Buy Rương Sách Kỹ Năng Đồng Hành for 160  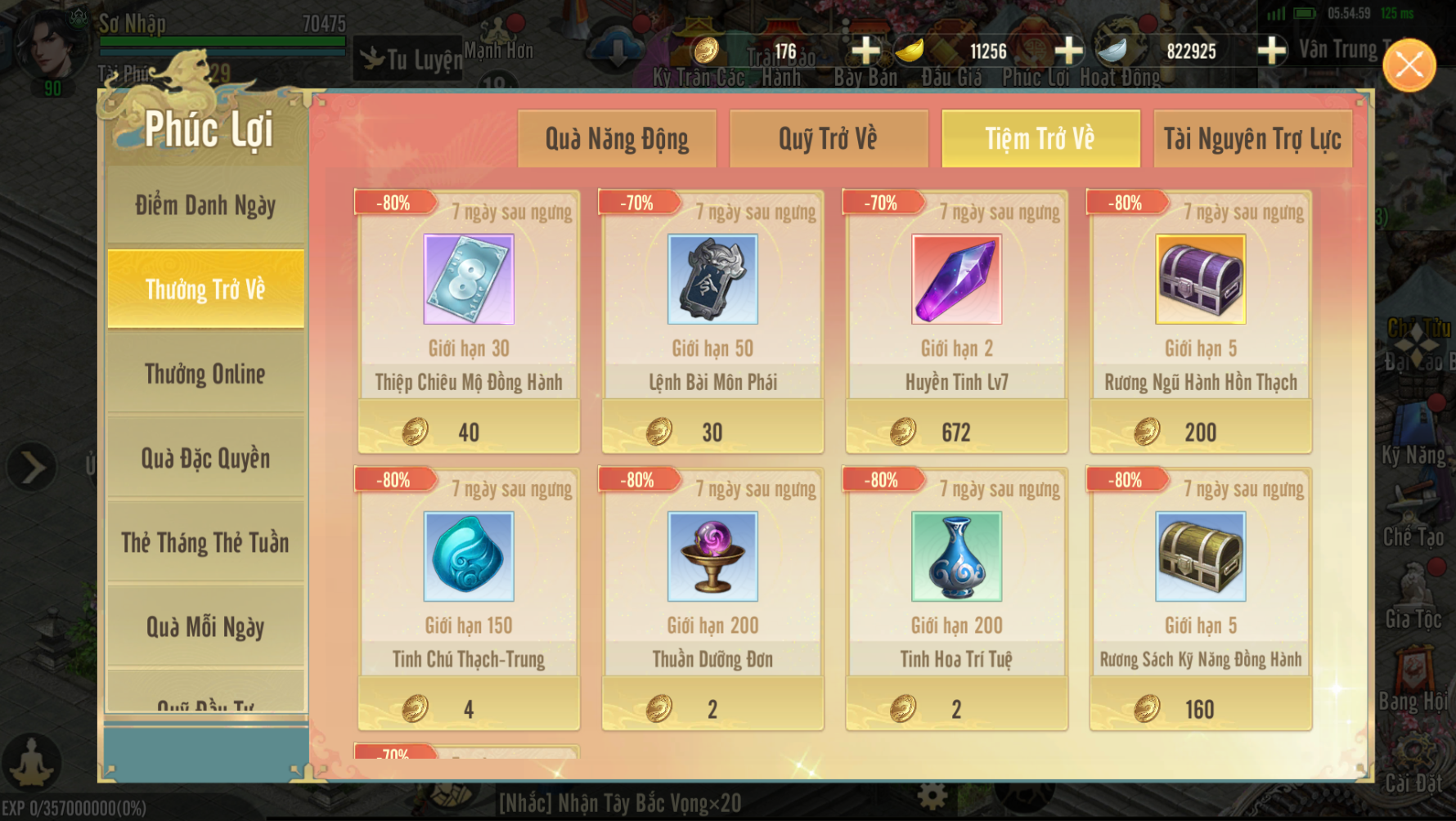[1200, 709]
